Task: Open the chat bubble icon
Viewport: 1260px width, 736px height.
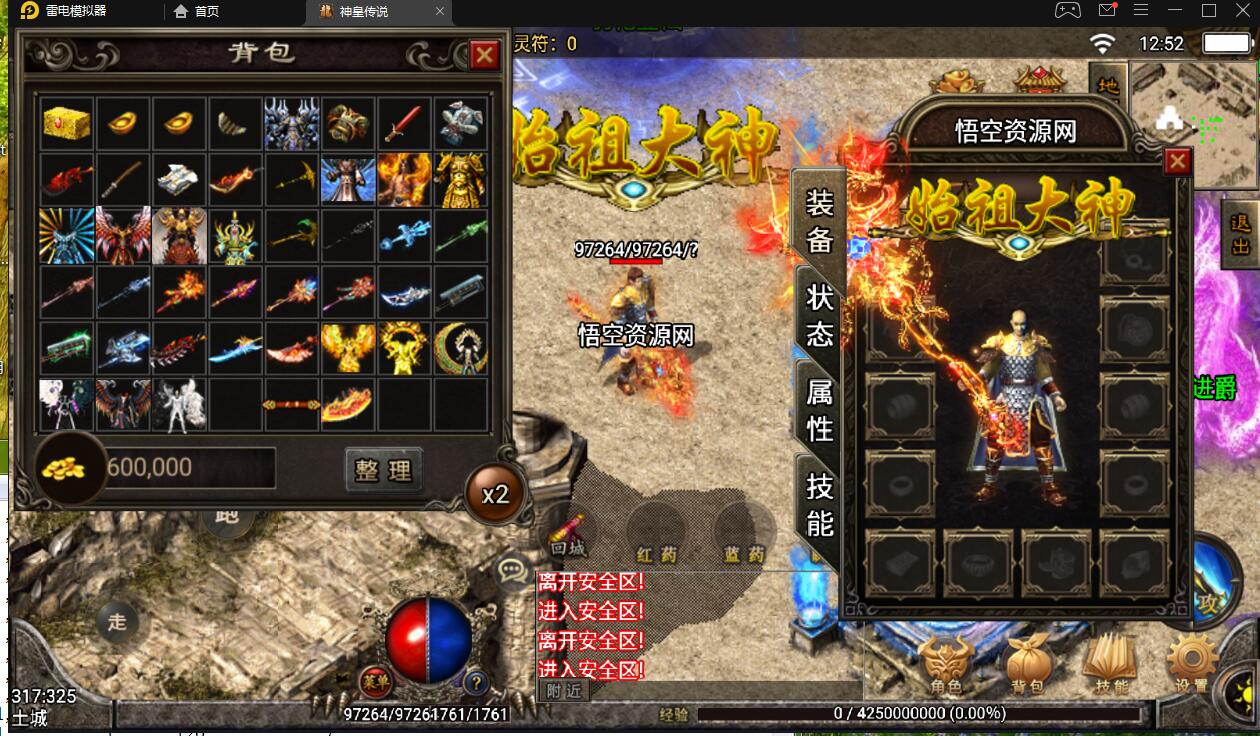Action: 514,570
